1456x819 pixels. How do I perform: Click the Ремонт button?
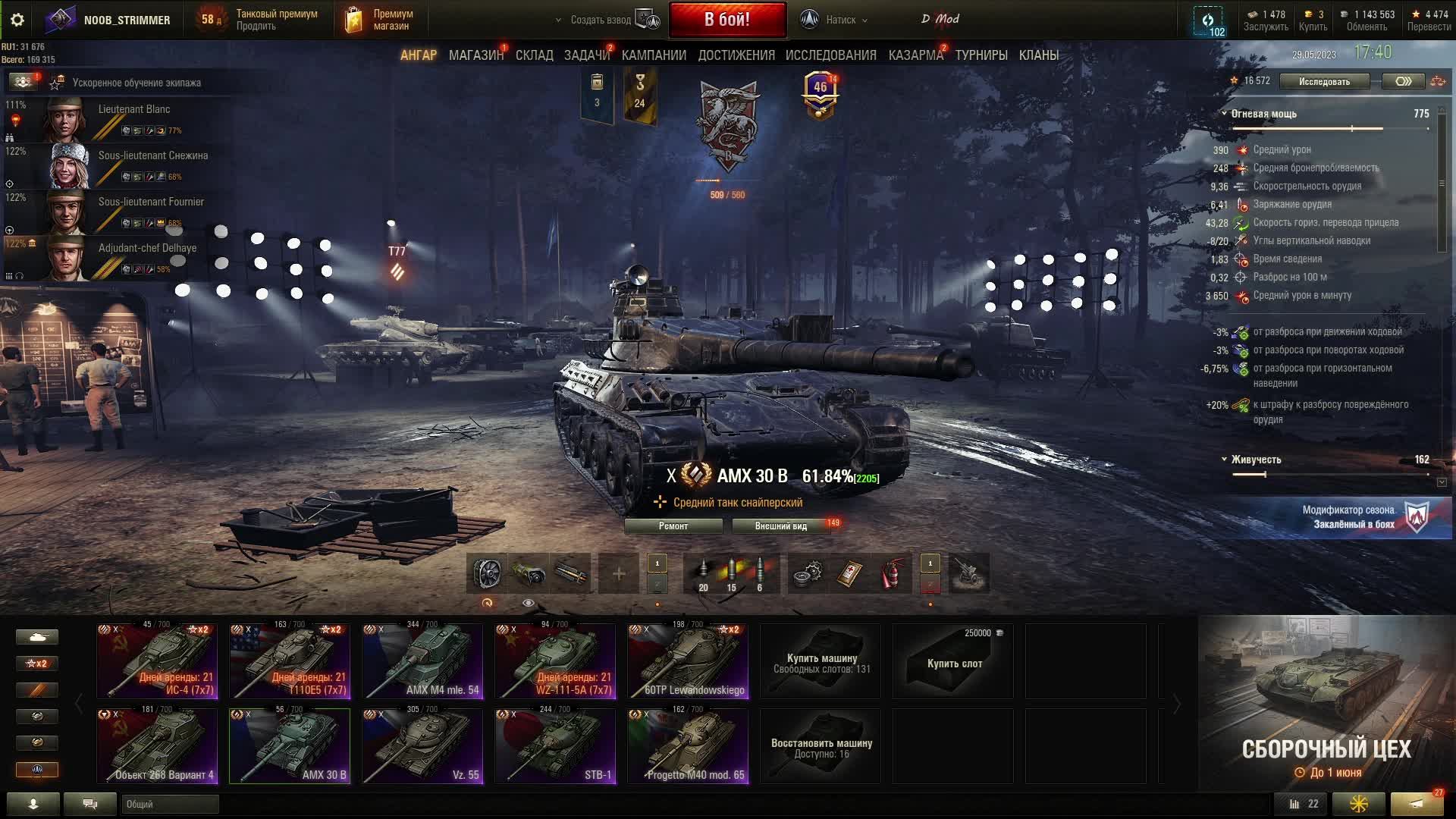tap(673, 526)
